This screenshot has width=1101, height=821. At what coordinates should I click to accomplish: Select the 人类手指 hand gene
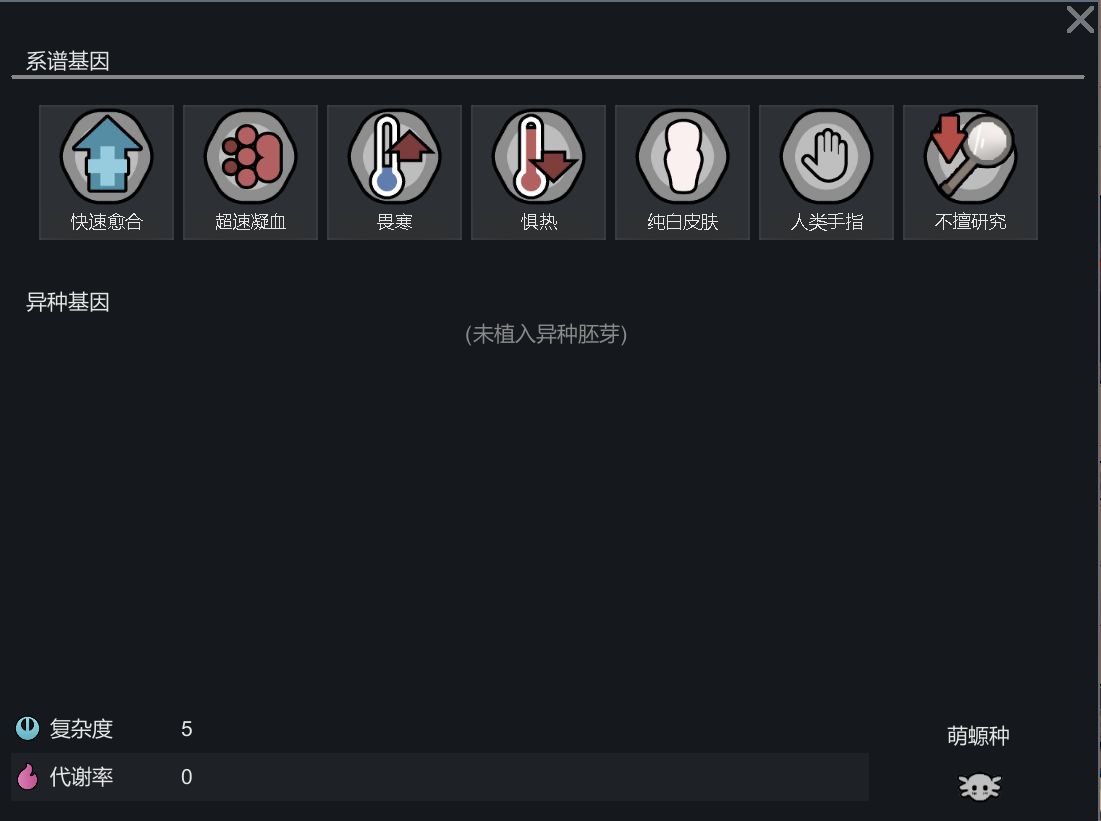tap(826, 172)
